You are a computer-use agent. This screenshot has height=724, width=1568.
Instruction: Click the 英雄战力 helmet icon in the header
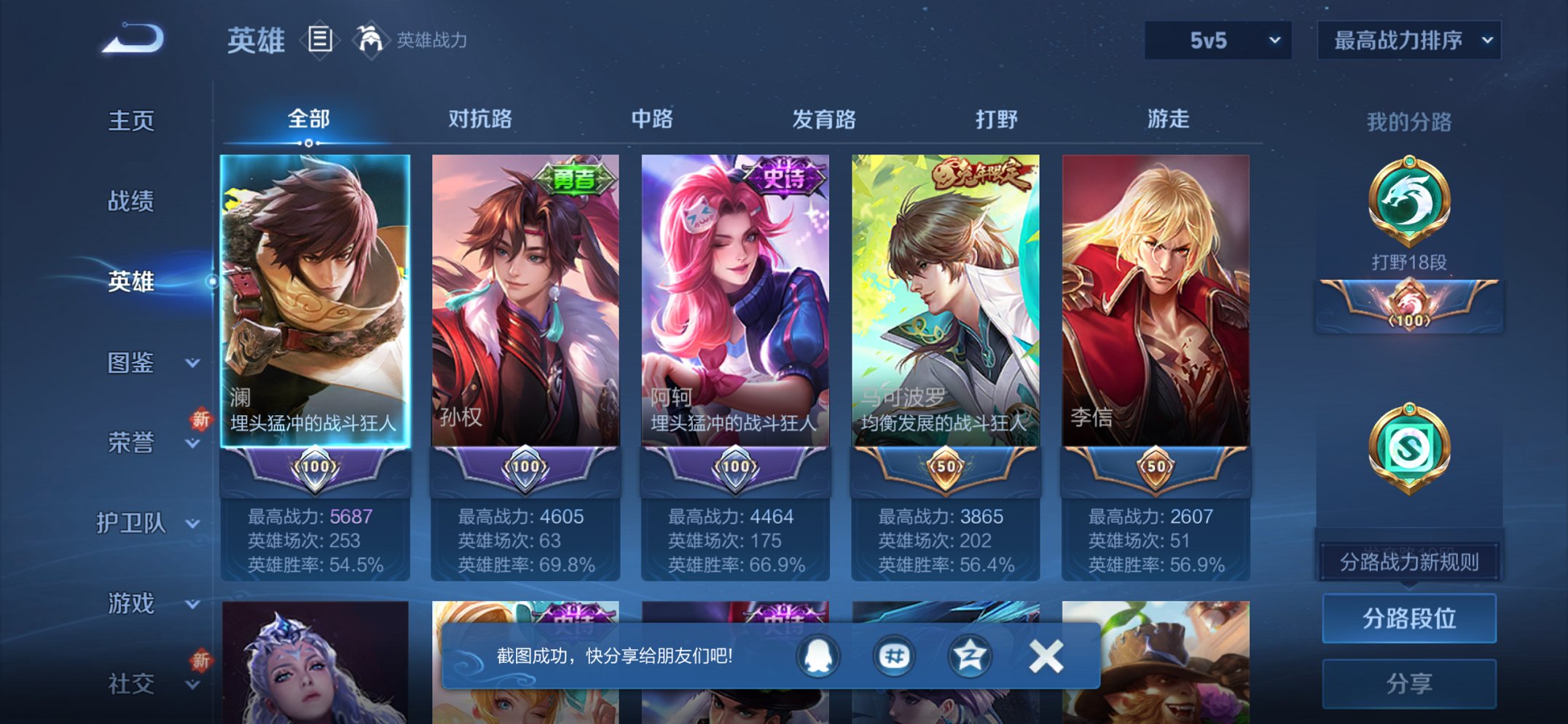tap(370, 39)
